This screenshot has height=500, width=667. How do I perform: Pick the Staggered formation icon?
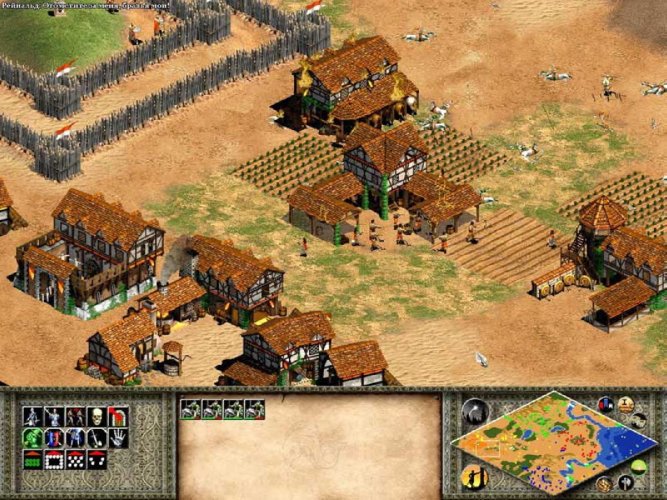[x=75, y=459]
